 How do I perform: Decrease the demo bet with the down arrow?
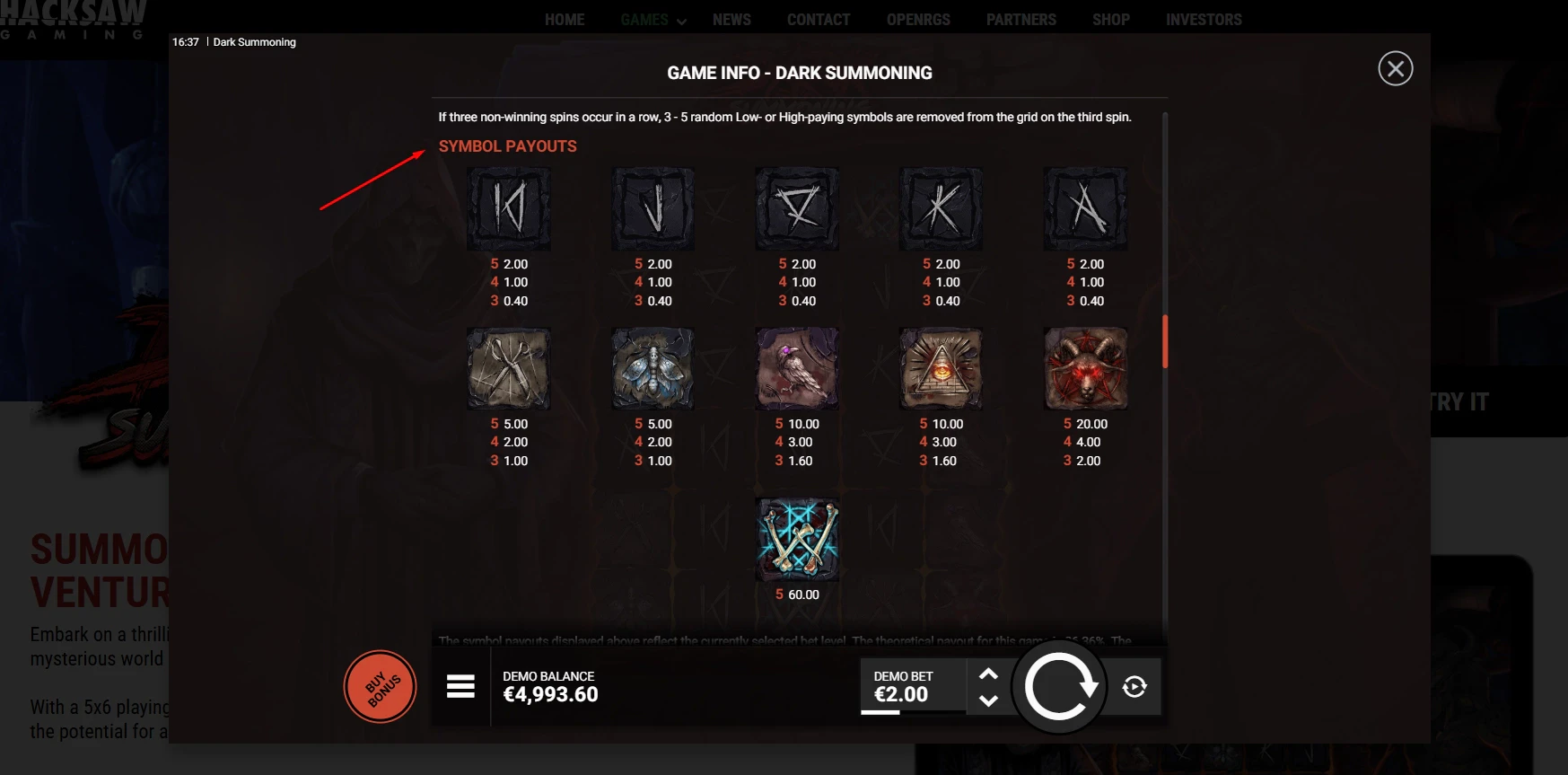[x=988, y=700]
